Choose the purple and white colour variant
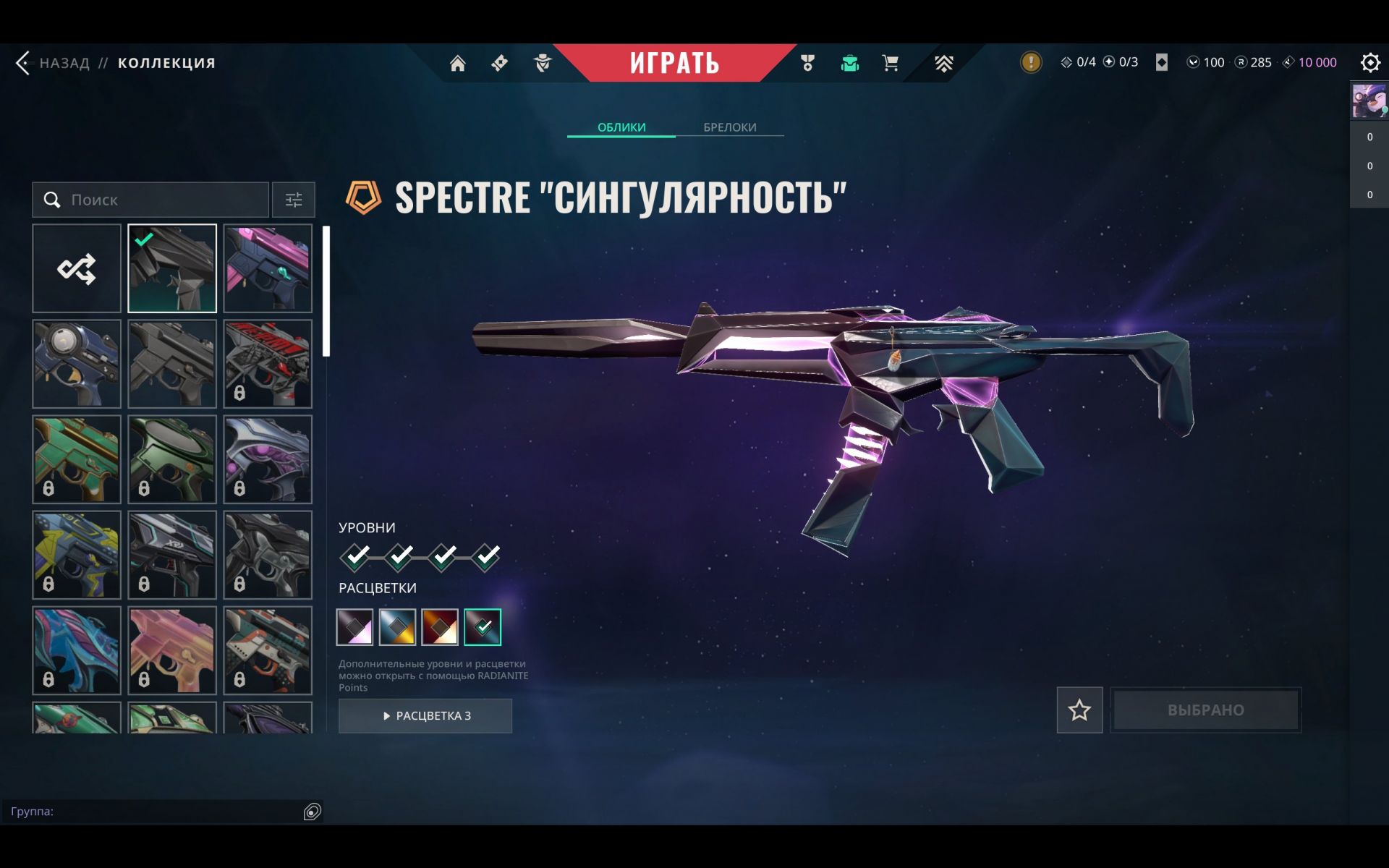 point(355,627)
